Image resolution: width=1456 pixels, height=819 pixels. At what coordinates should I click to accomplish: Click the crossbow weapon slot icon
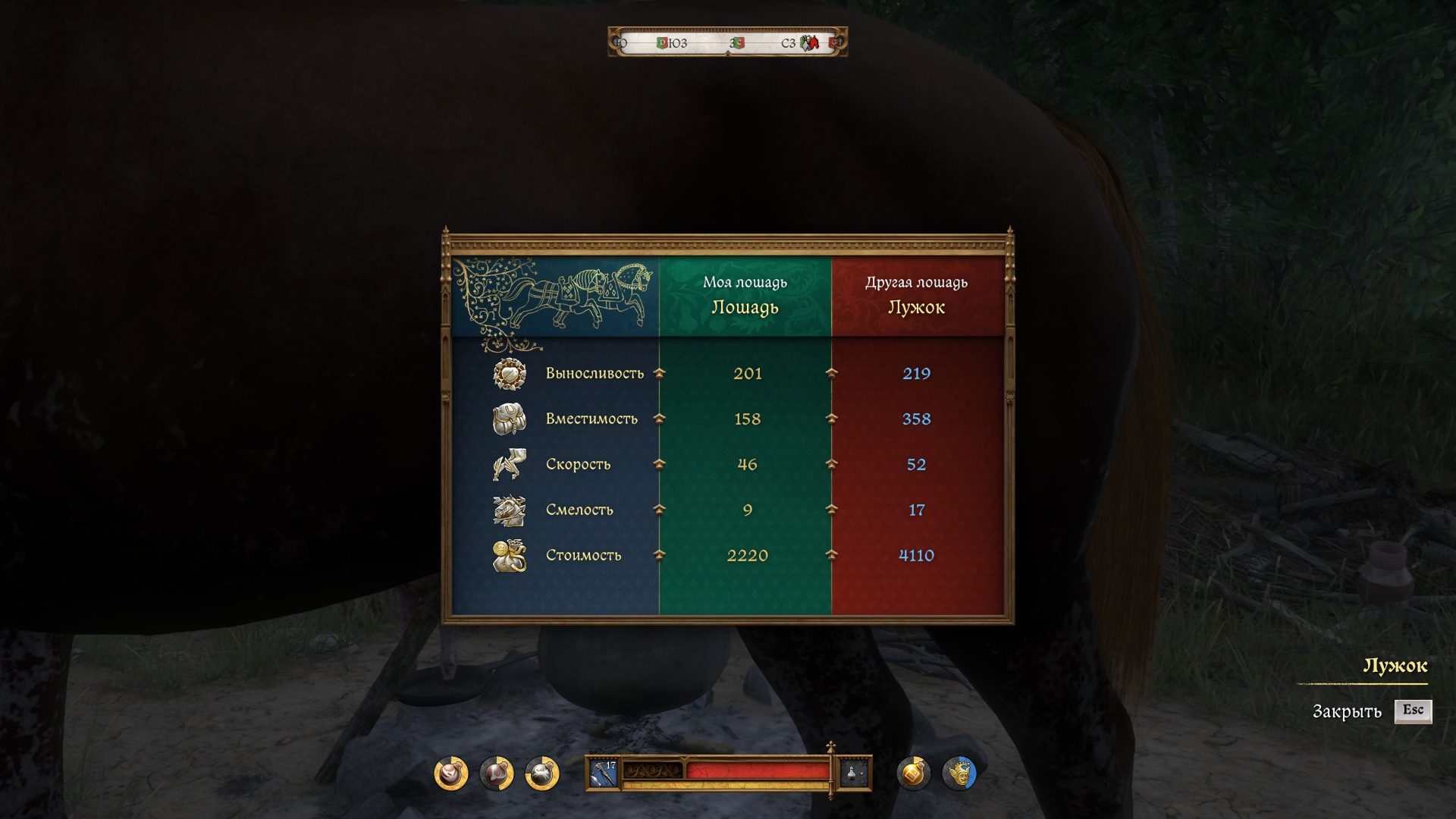(x=604, y=773)
